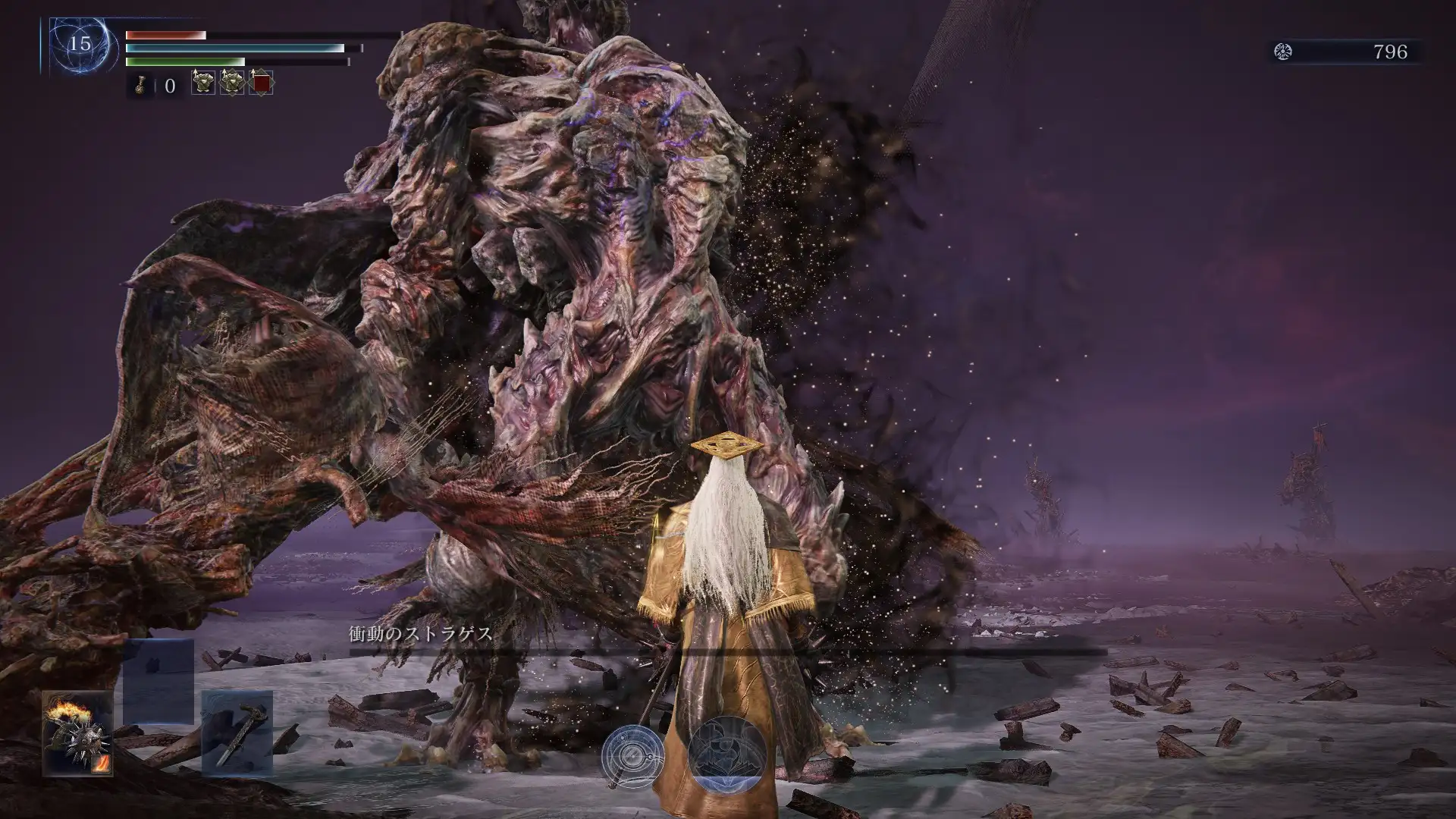Select the empty blue equipment slot
1456x819 pixels.
(x=158, y=680)
